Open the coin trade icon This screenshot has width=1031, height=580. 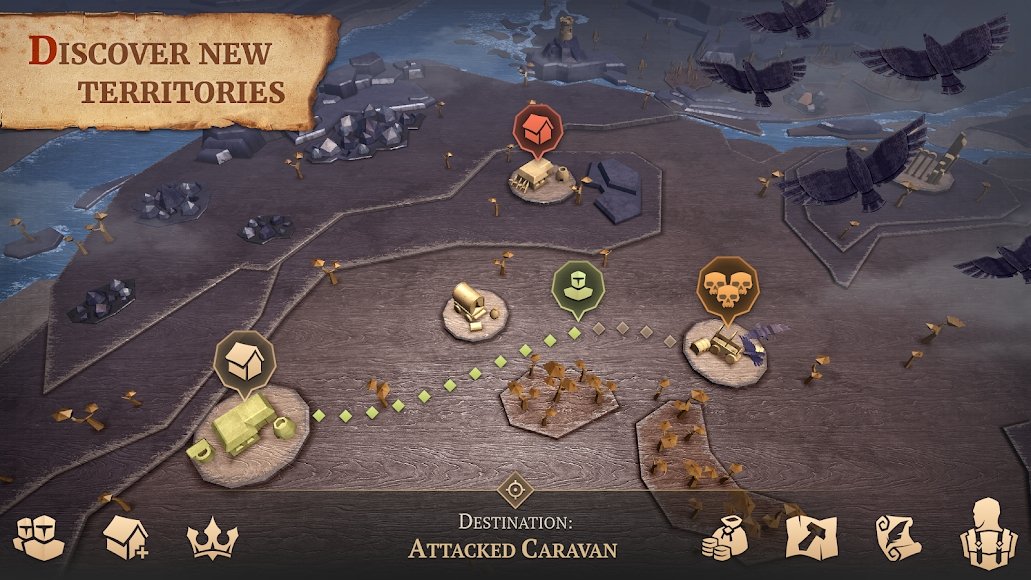pyautogui.click(x=728, y=538)
